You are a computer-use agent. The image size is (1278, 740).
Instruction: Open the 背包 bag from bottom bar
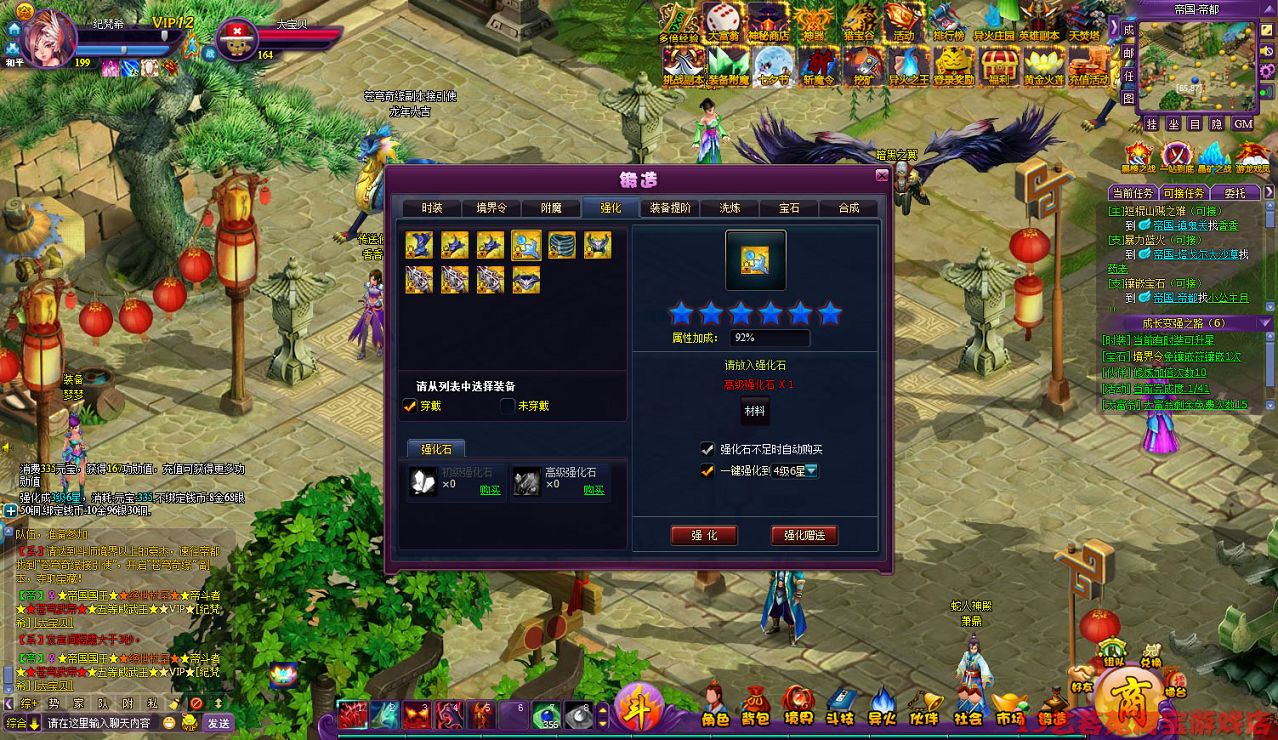(755, 705)
